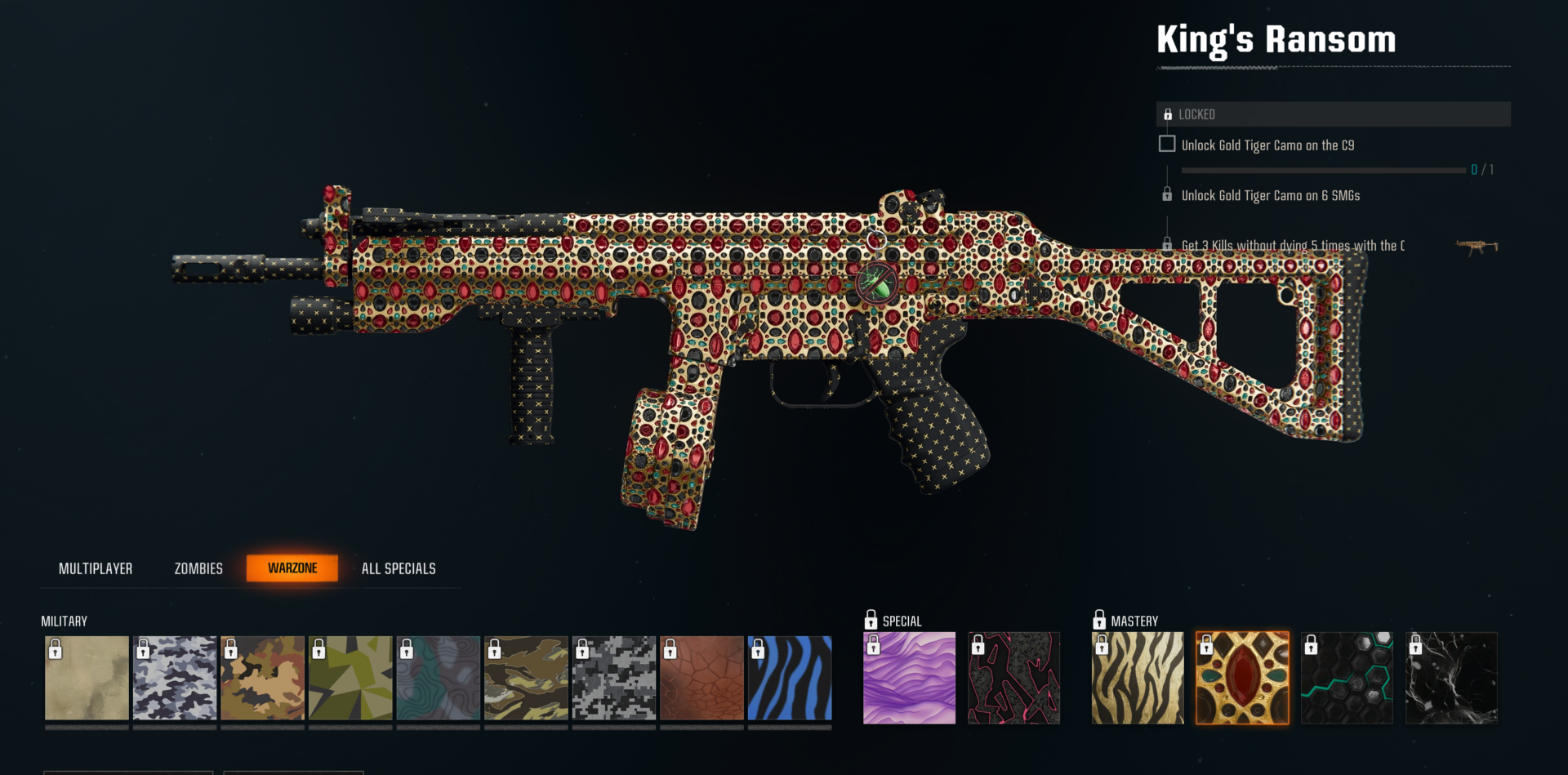Select the beige sand military camo
Viewport: 1568px width, 775px height.
click(x=87, y=678)
